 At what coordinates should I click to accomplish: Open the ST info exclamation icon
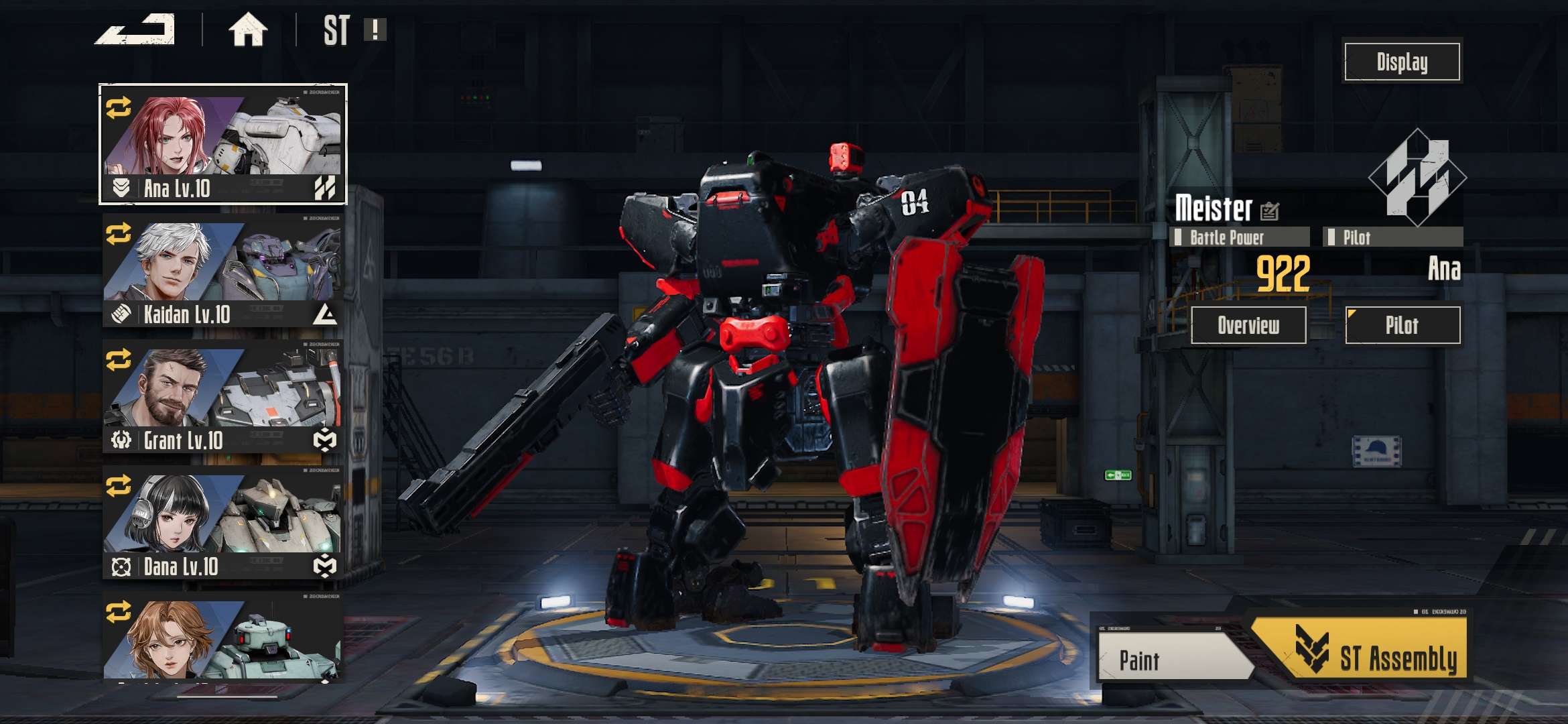(x=375, y=29)
